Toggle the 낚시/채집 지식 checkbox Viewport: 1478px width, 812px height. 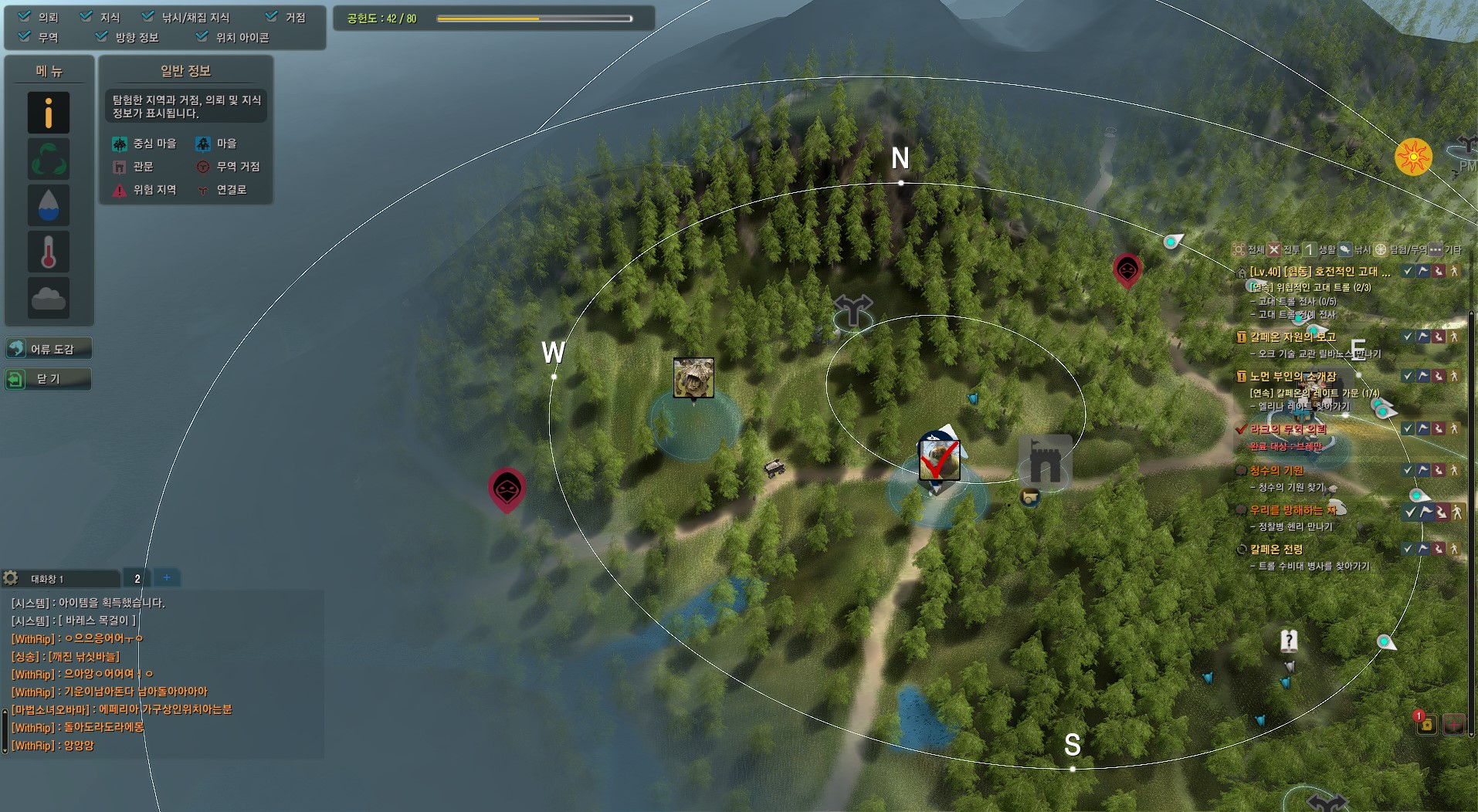(148, 16)
